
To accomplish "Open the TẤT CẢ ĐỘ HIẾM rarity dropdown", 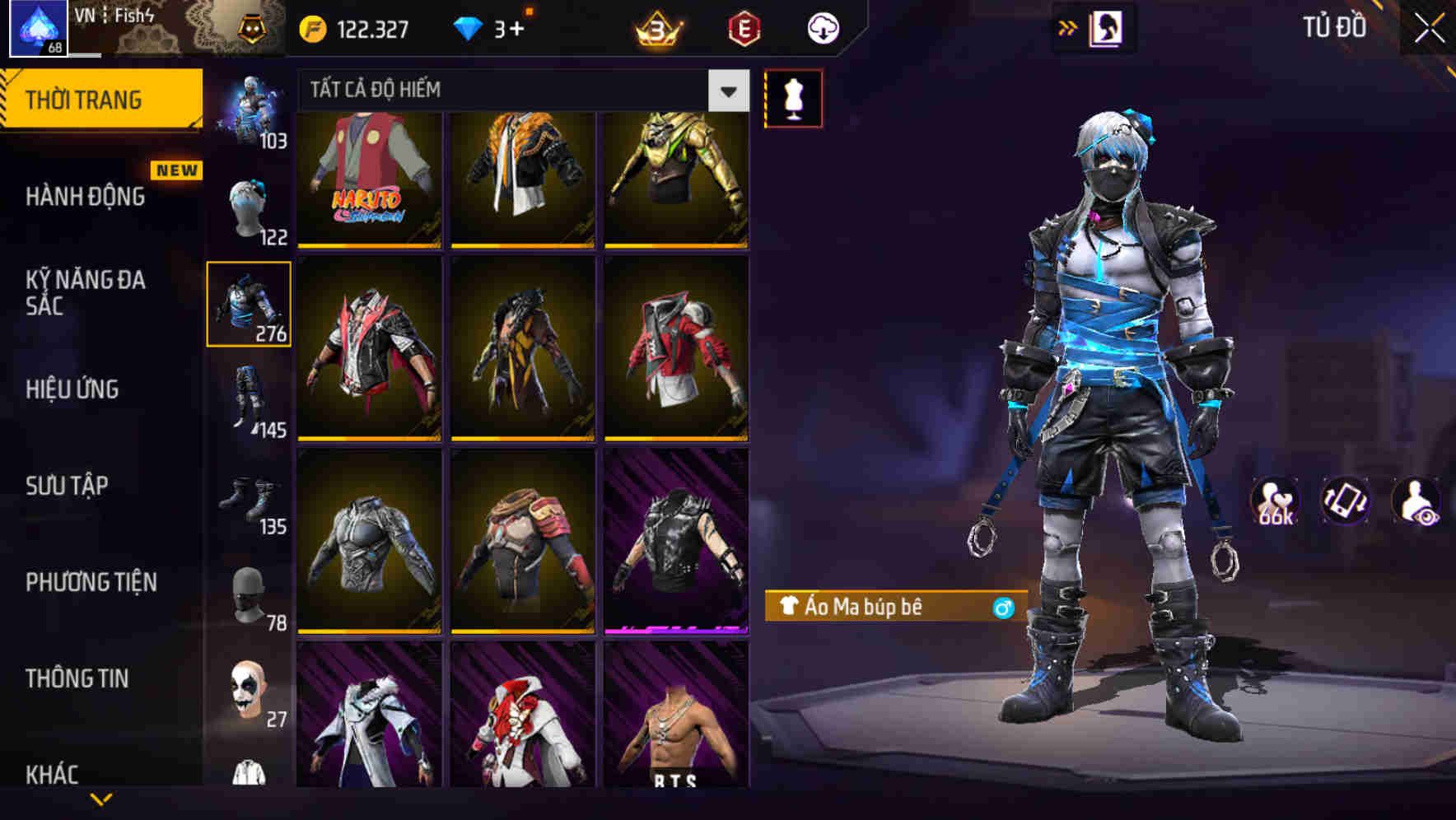I will pos(519,90).
